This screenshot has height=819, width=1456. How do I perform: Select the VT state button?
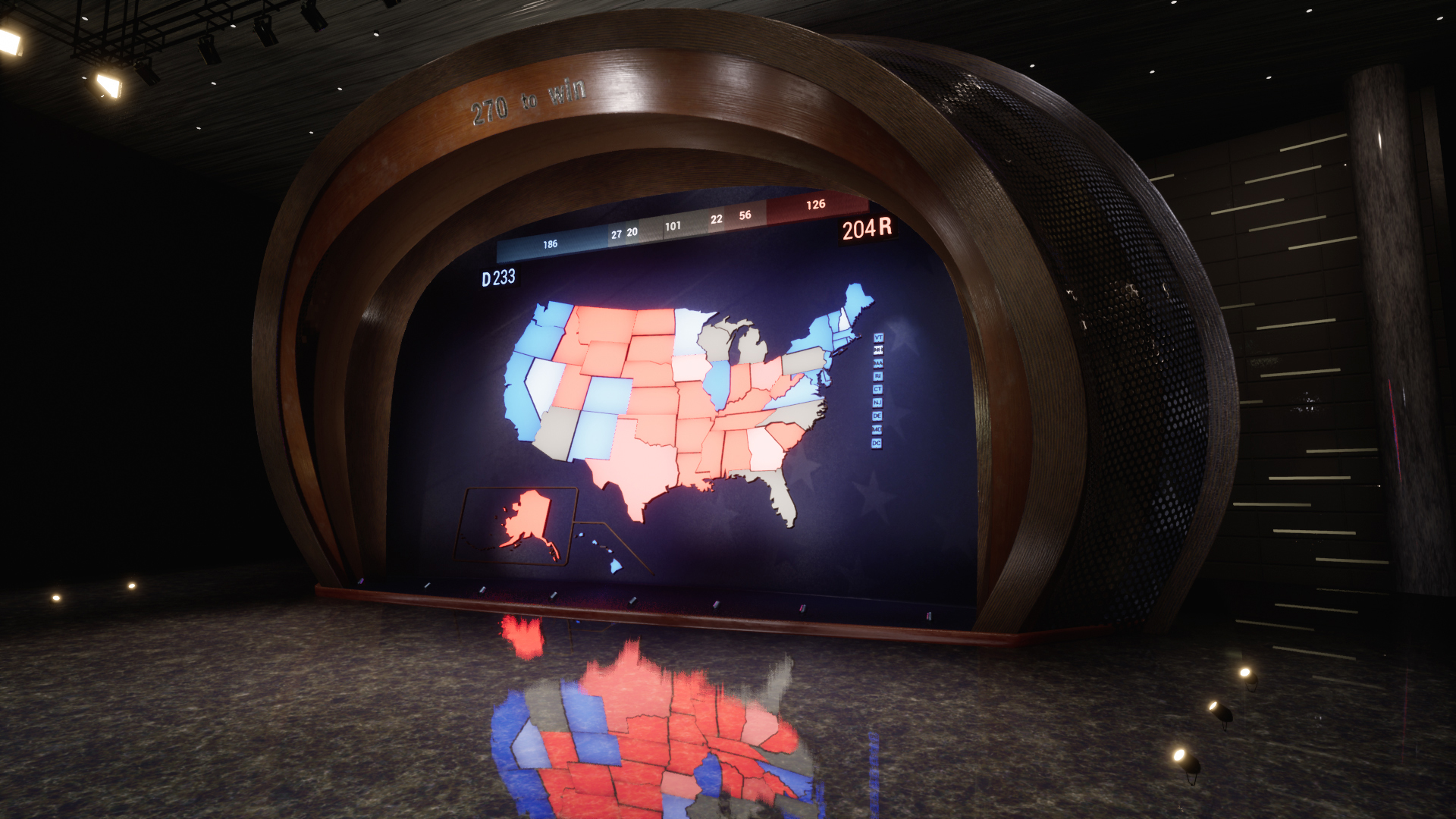(878, 337)
